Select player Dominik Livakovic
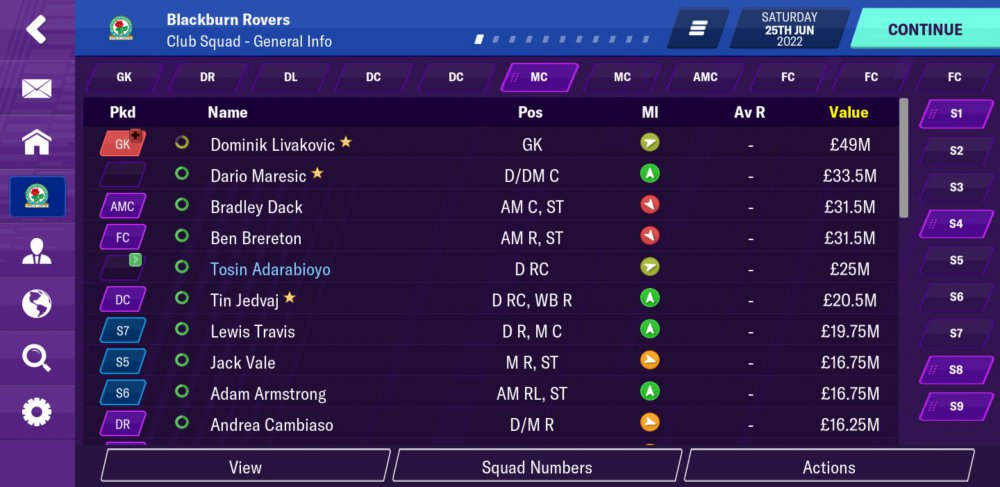Viewport: 1000px width, 487px height. point(273,144)
